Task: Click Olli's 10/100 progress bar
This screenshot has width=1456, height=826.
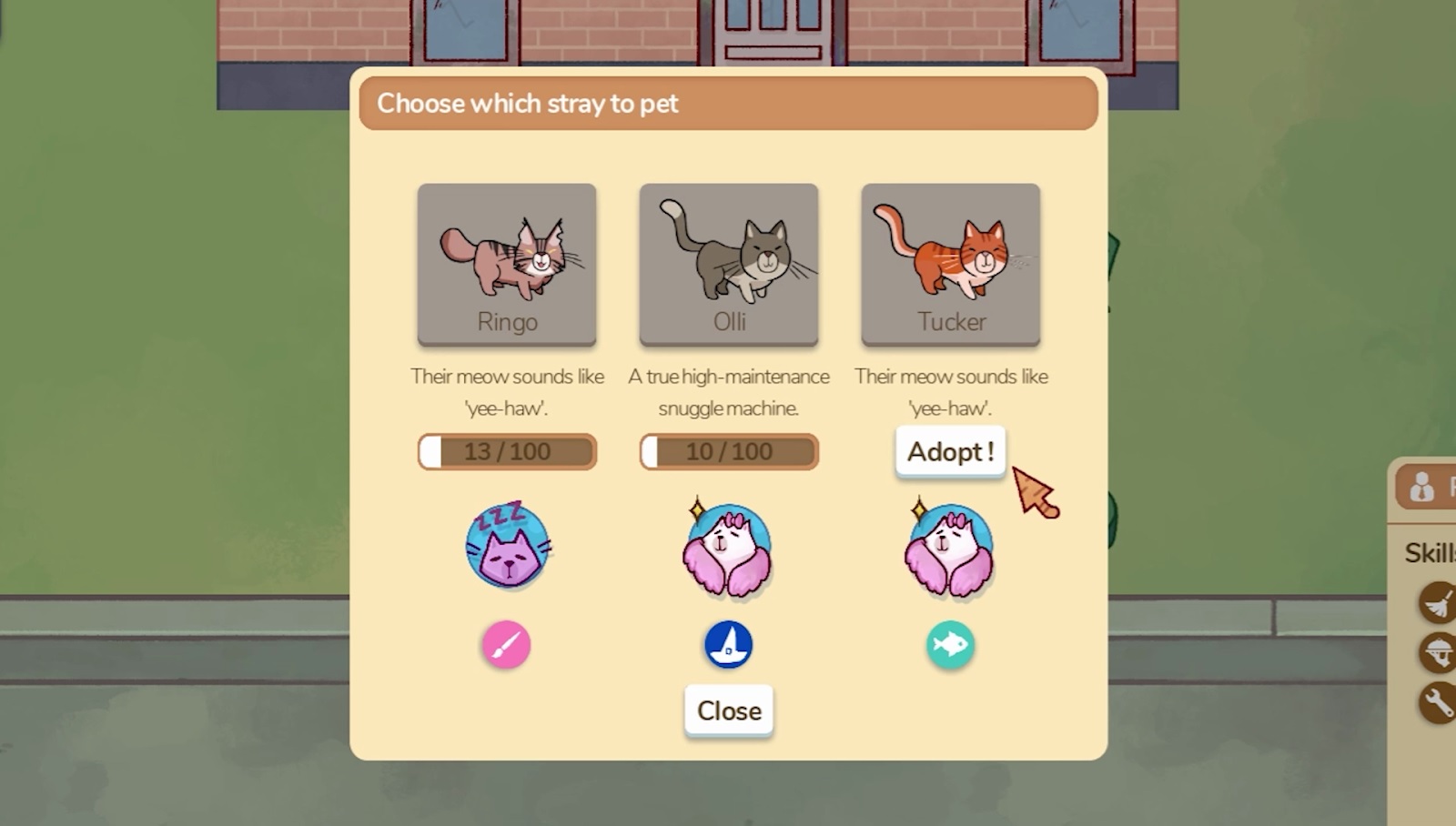Action: (728, 451)
